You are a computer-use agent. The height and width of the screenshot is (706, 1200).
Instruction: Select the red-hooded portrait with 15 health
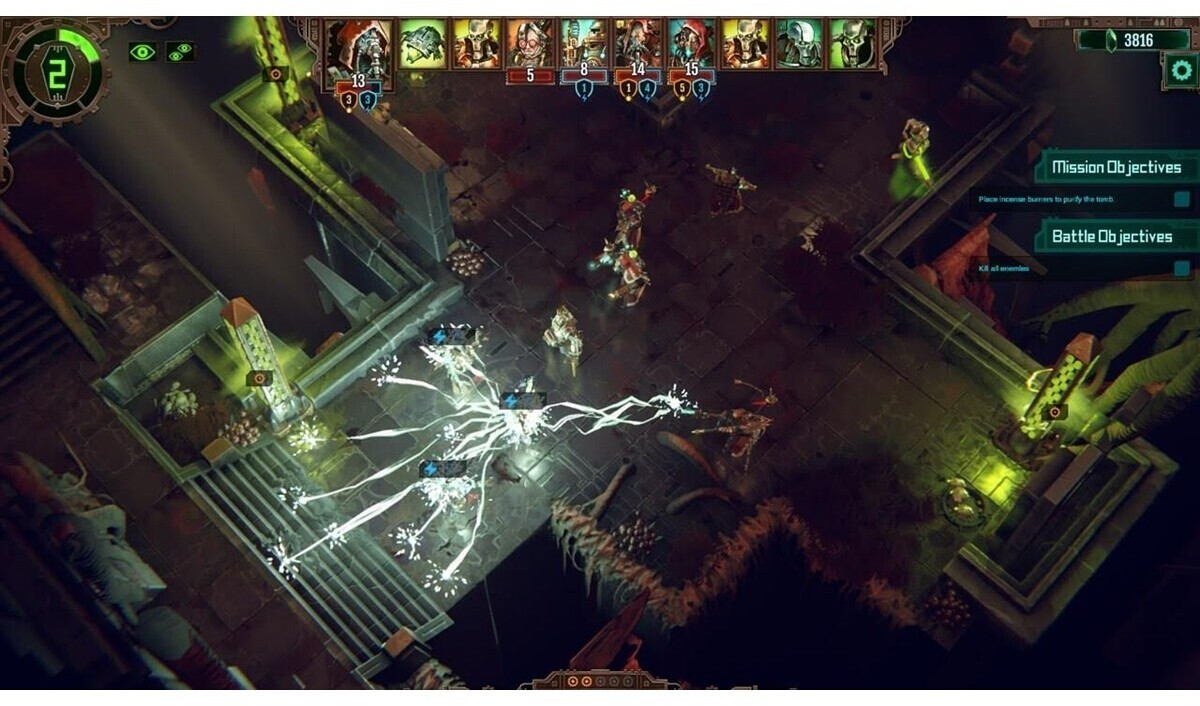coord(692,45)
